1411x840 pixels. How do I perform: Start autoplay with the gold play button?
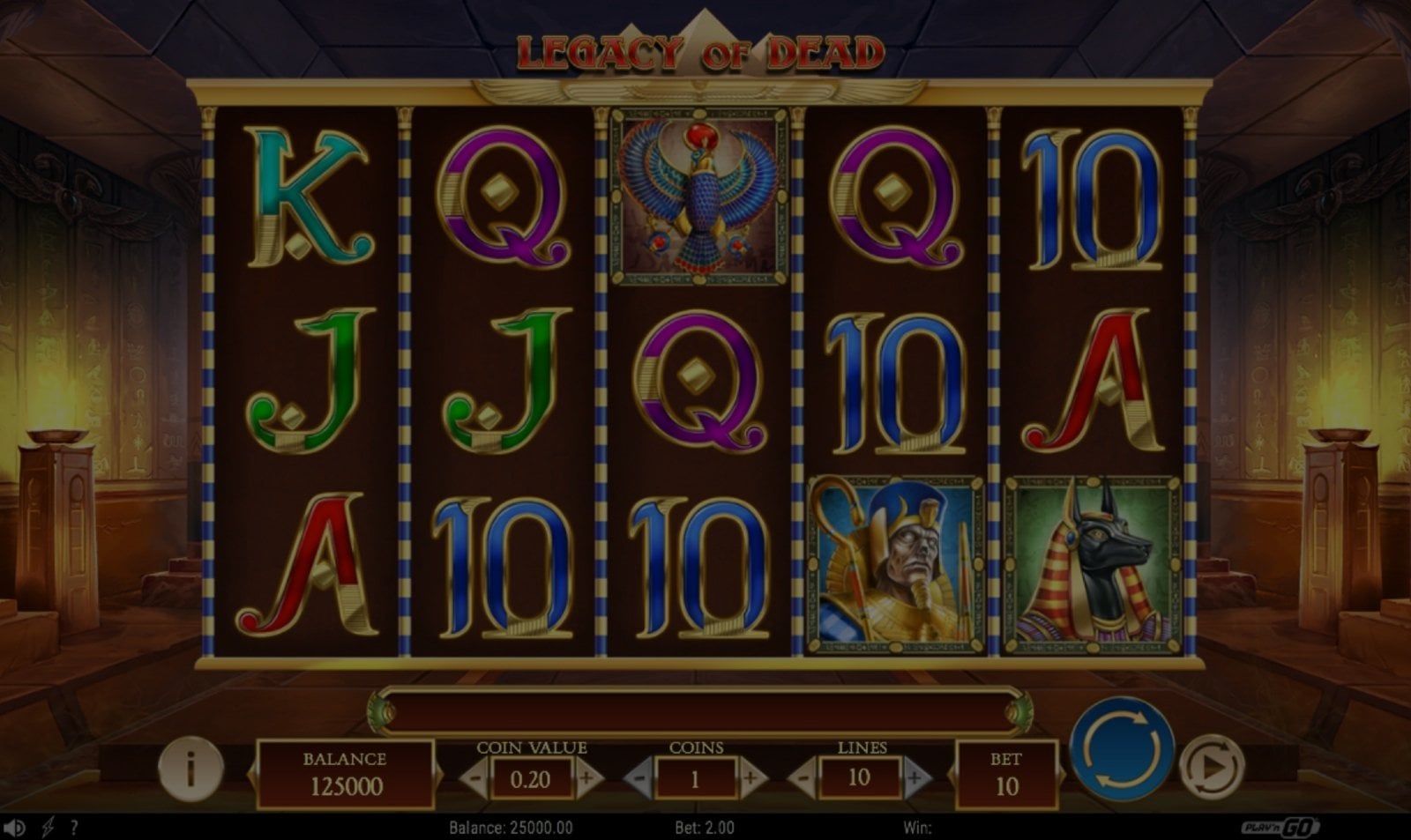1212,767
